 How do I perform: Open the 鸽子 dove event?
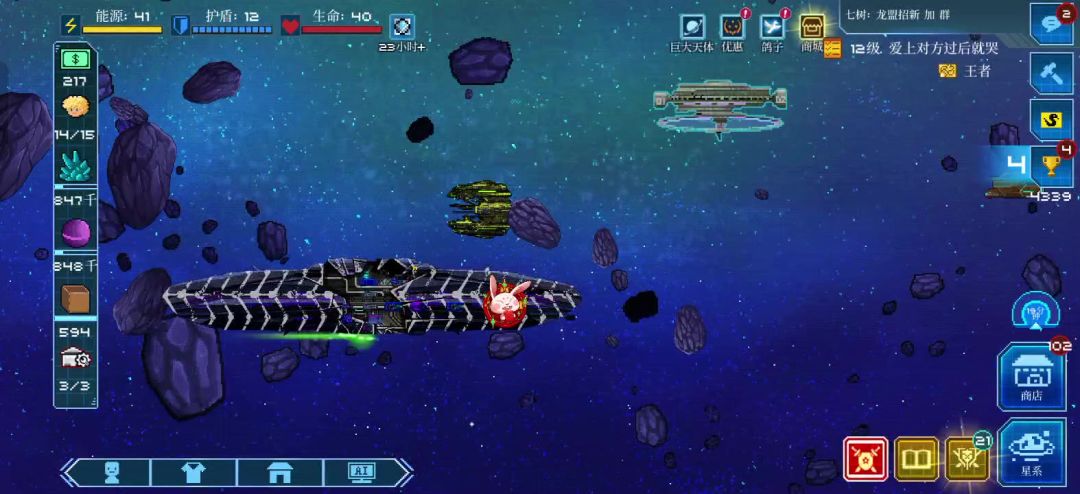pyautogui.click(x=772, y=27)
